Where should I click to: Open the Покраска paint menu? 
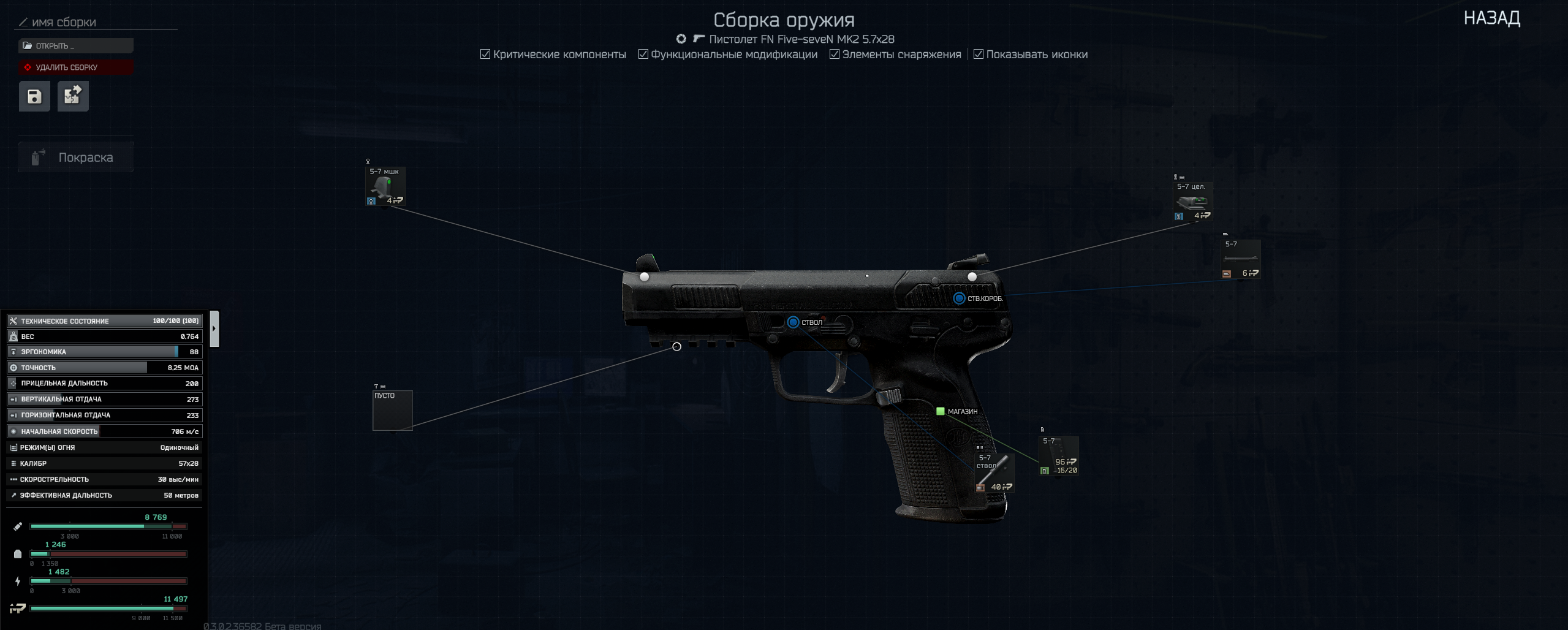click(x=75, y=157)
